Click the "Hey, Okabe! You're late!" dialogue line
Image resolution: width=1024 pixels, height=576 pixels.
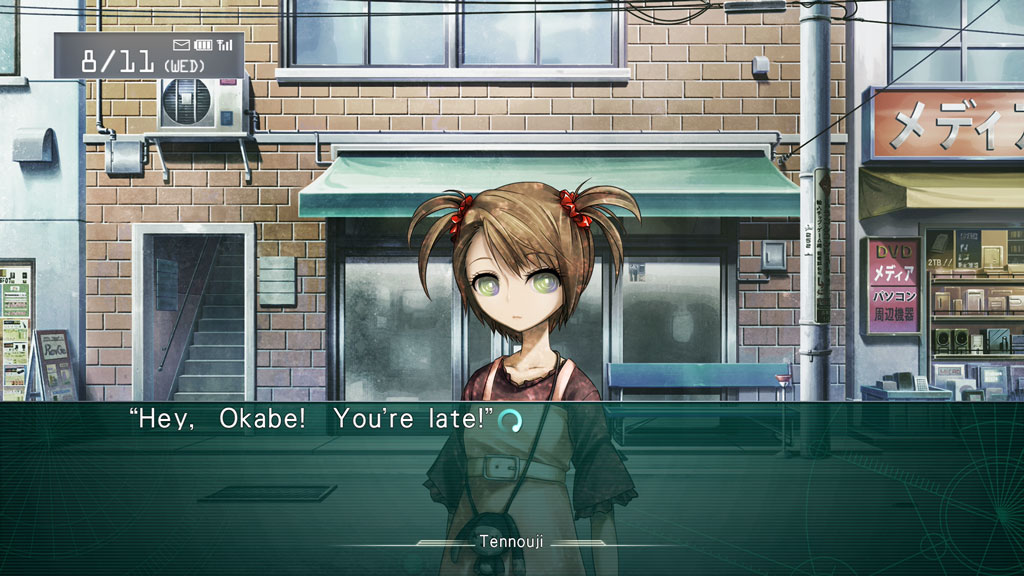(312, 419)
